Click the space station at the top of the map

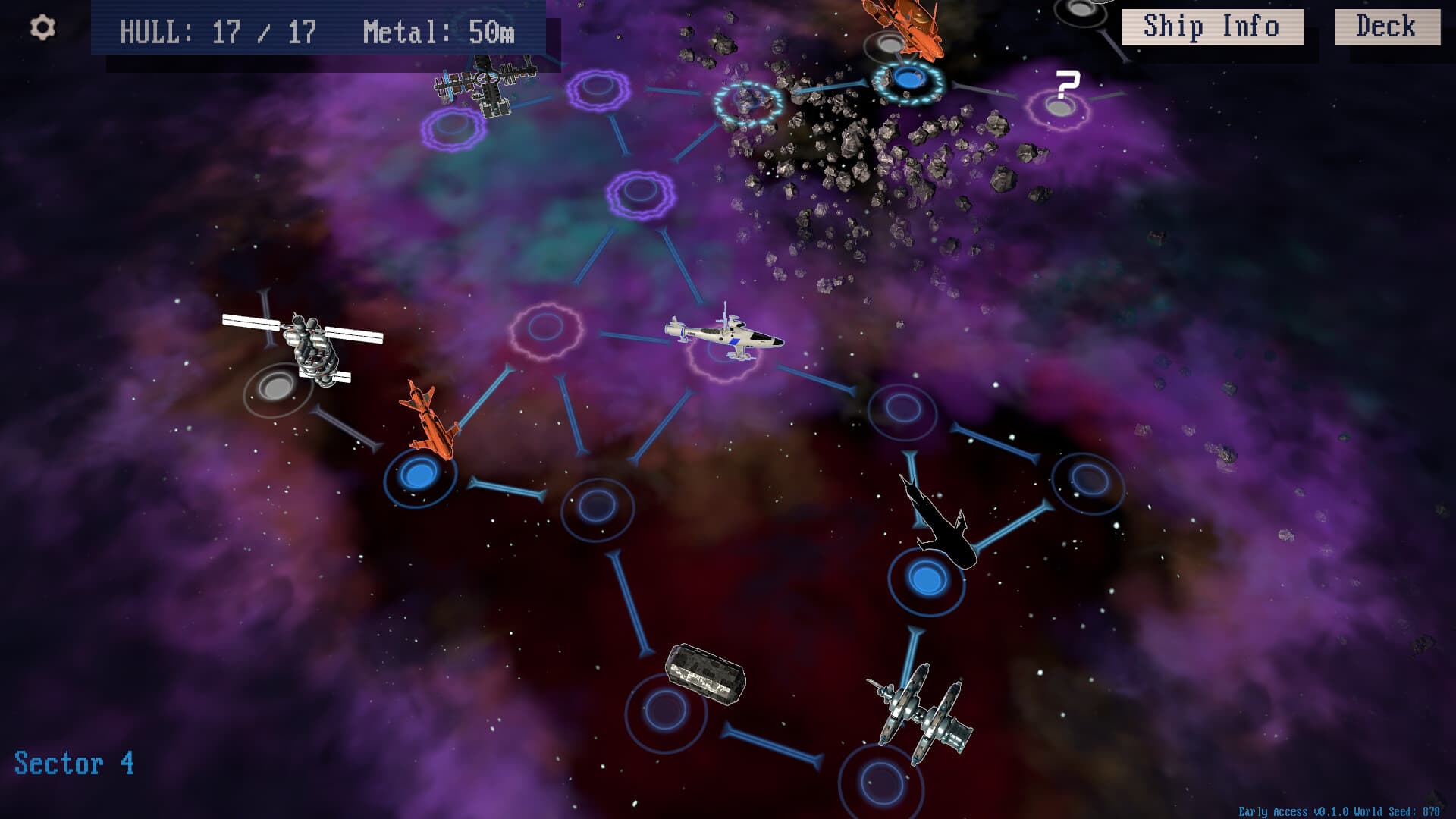tap(485, 83)
